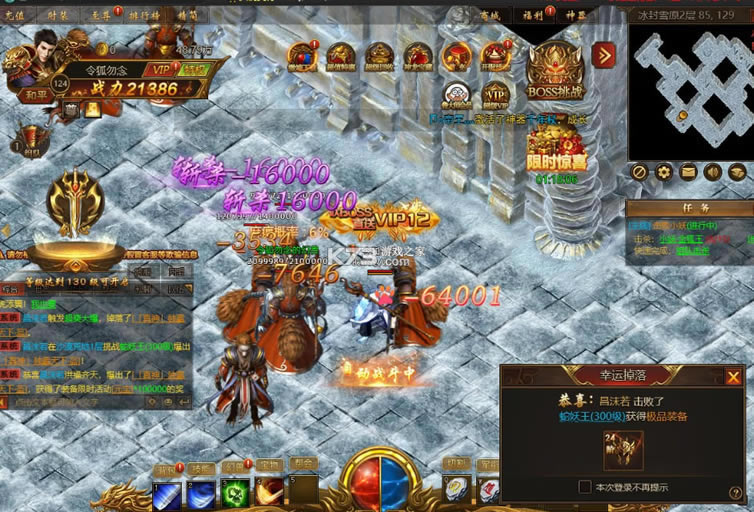Close the 幸运掉落 lucky drop popup

(734, 377)
